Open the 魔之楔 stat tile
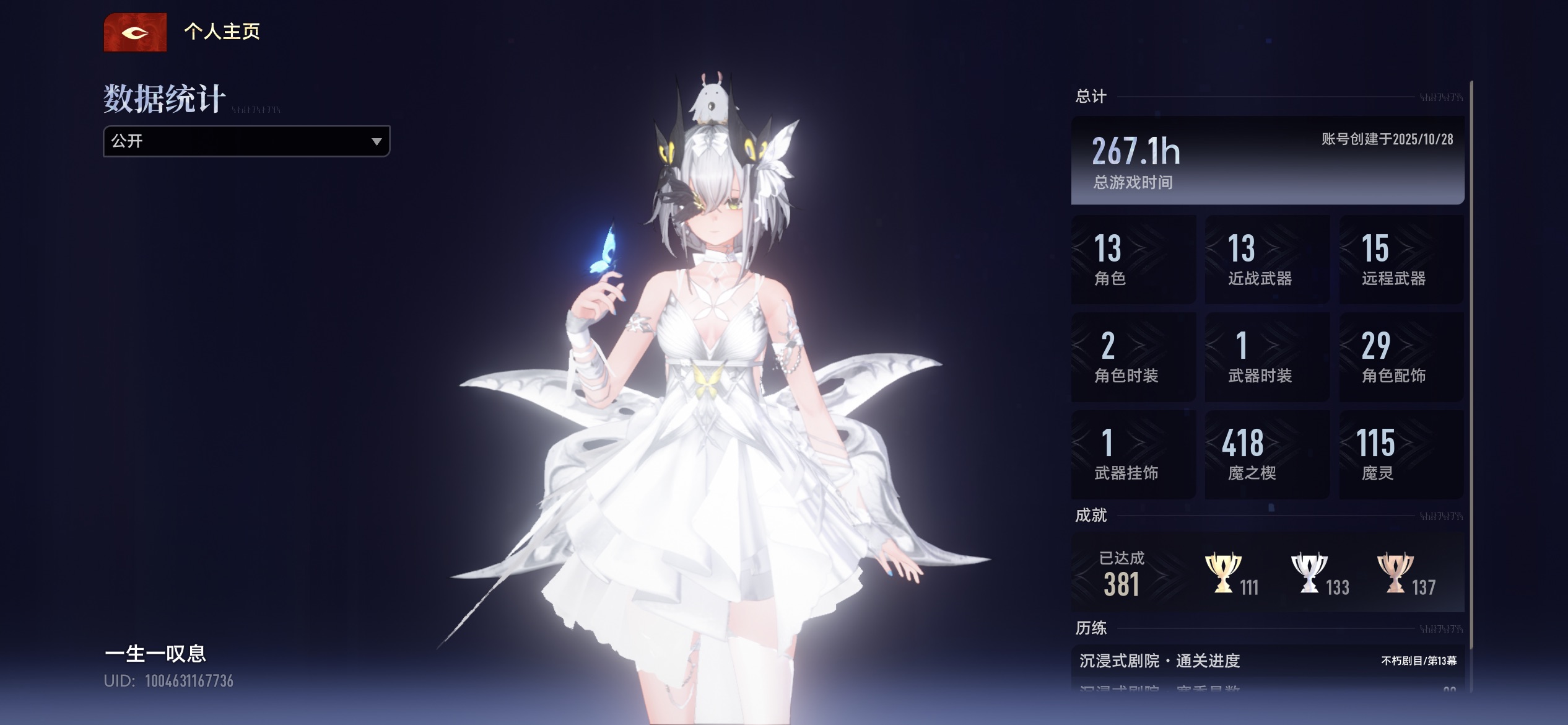This screenshot has width=1568, height=725. (x=1267, y=454)
